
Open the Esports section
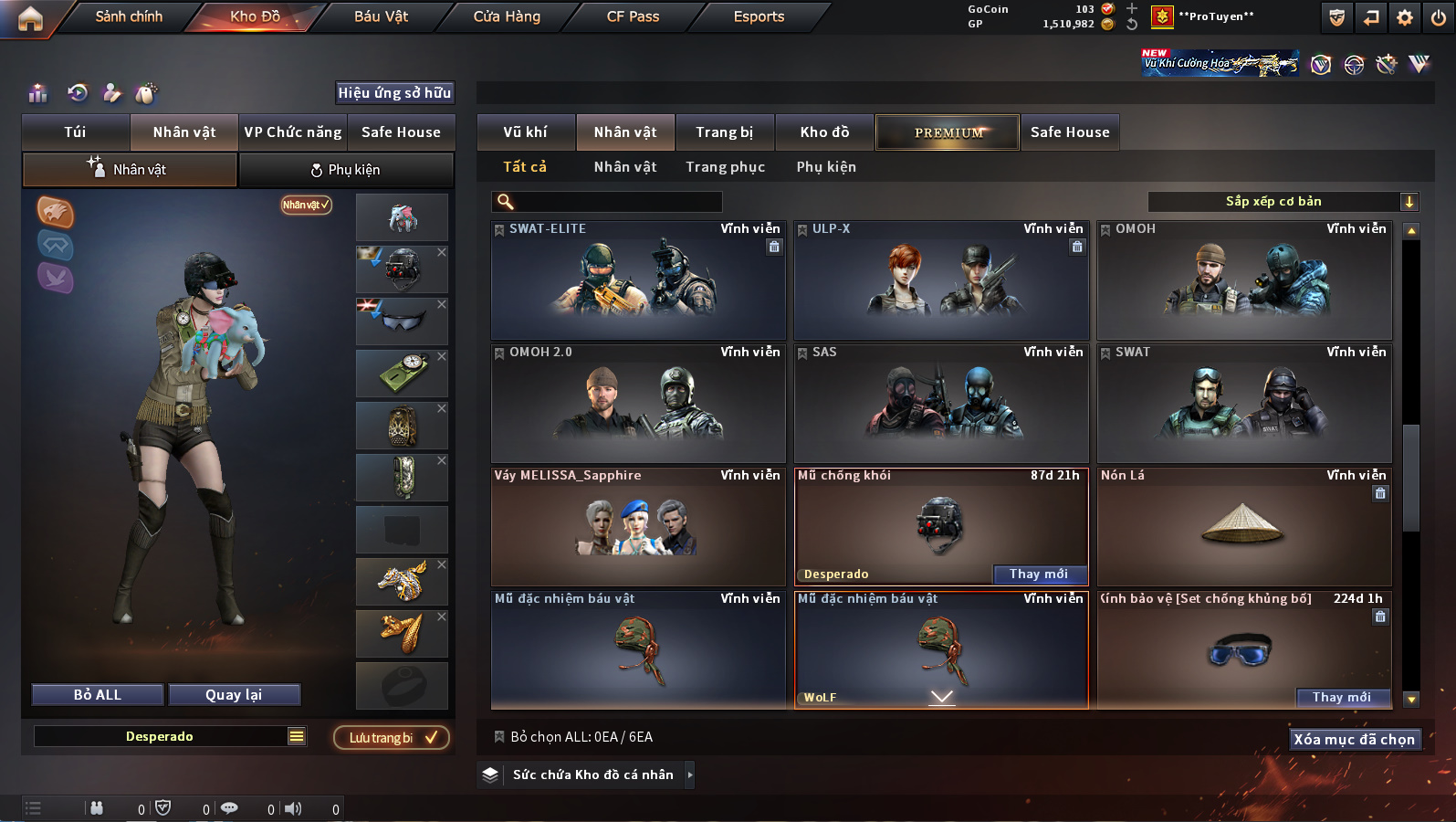(x=759, y=16)
